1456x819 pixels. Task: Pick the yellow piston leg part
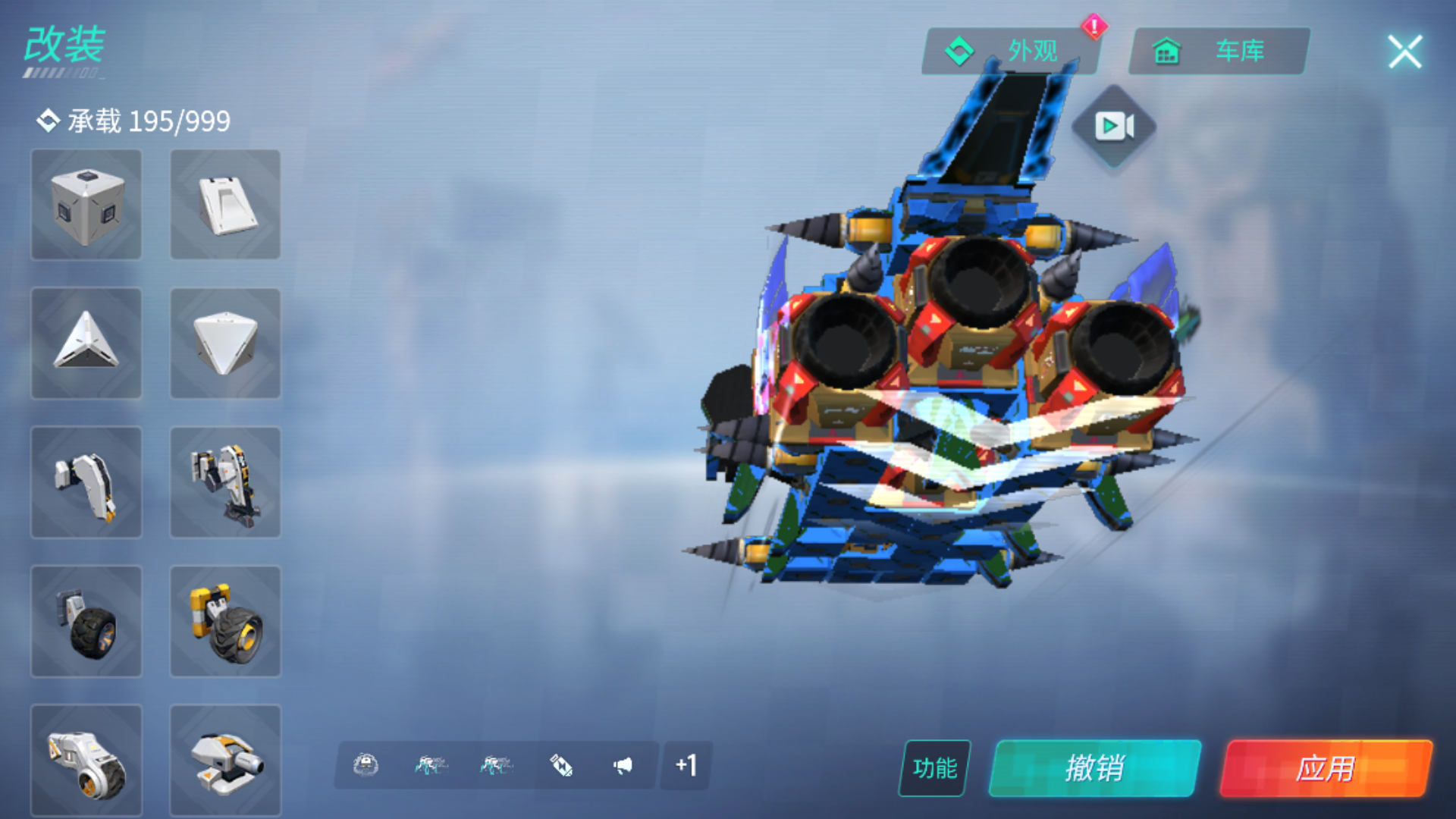[x=225, y=483]
